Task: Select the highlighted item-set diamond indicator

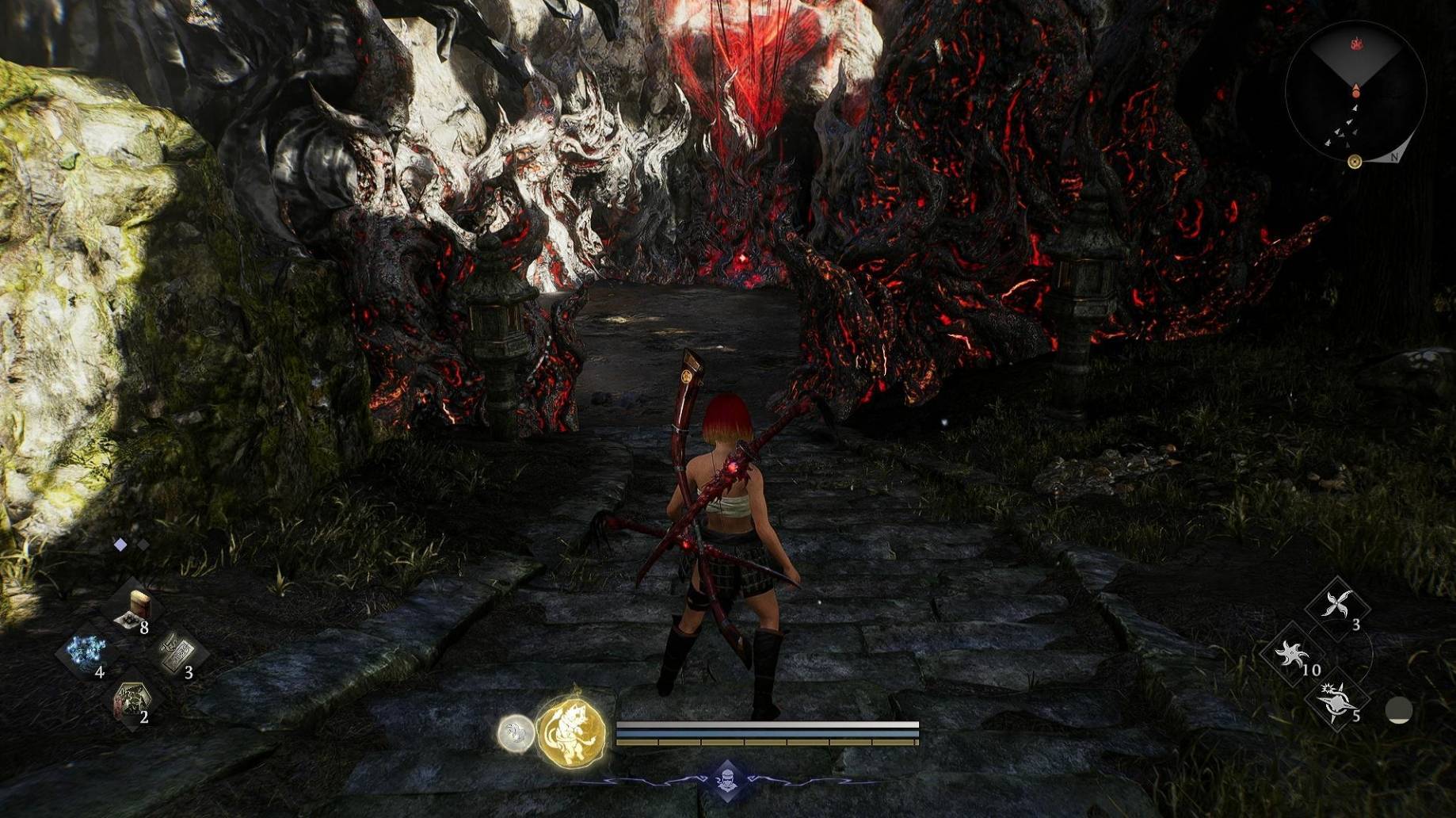Action: click(120, 545)
